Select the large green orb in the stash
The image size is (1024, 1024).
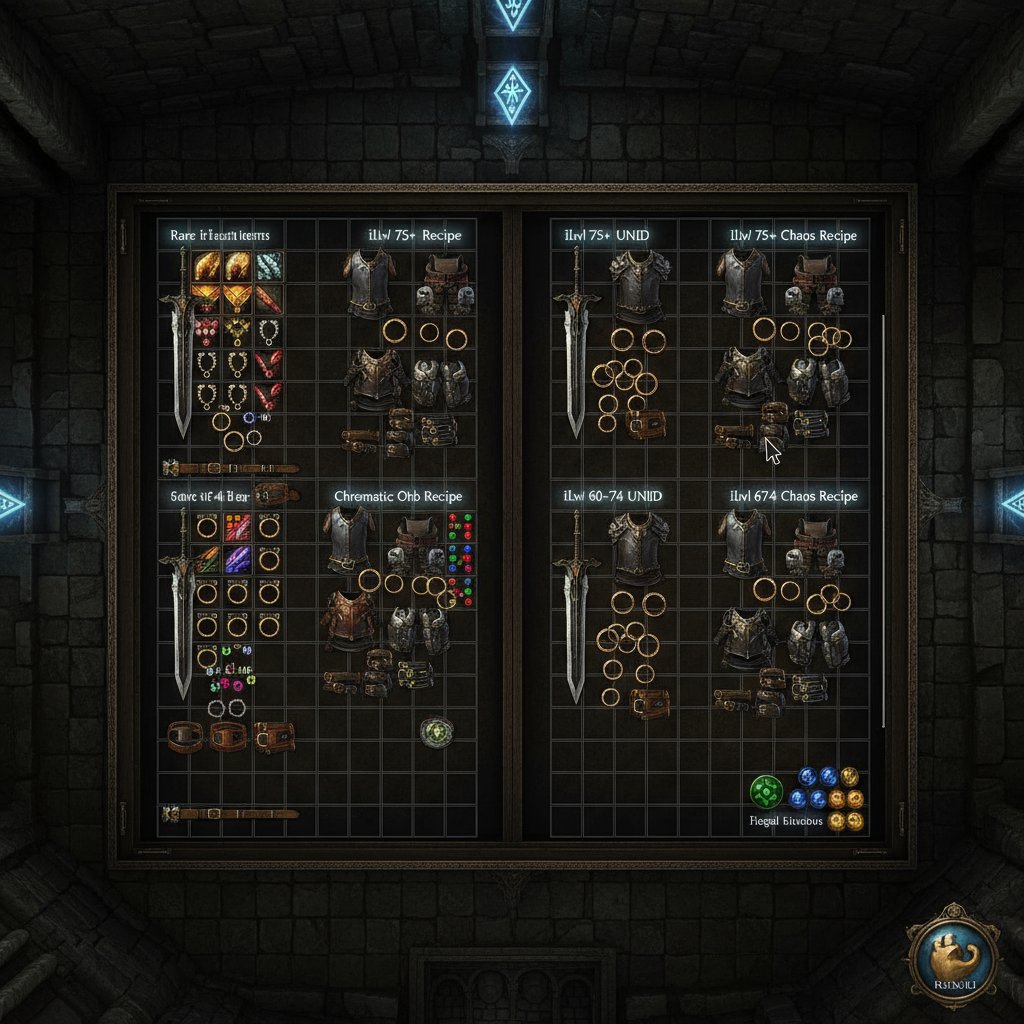766,792
